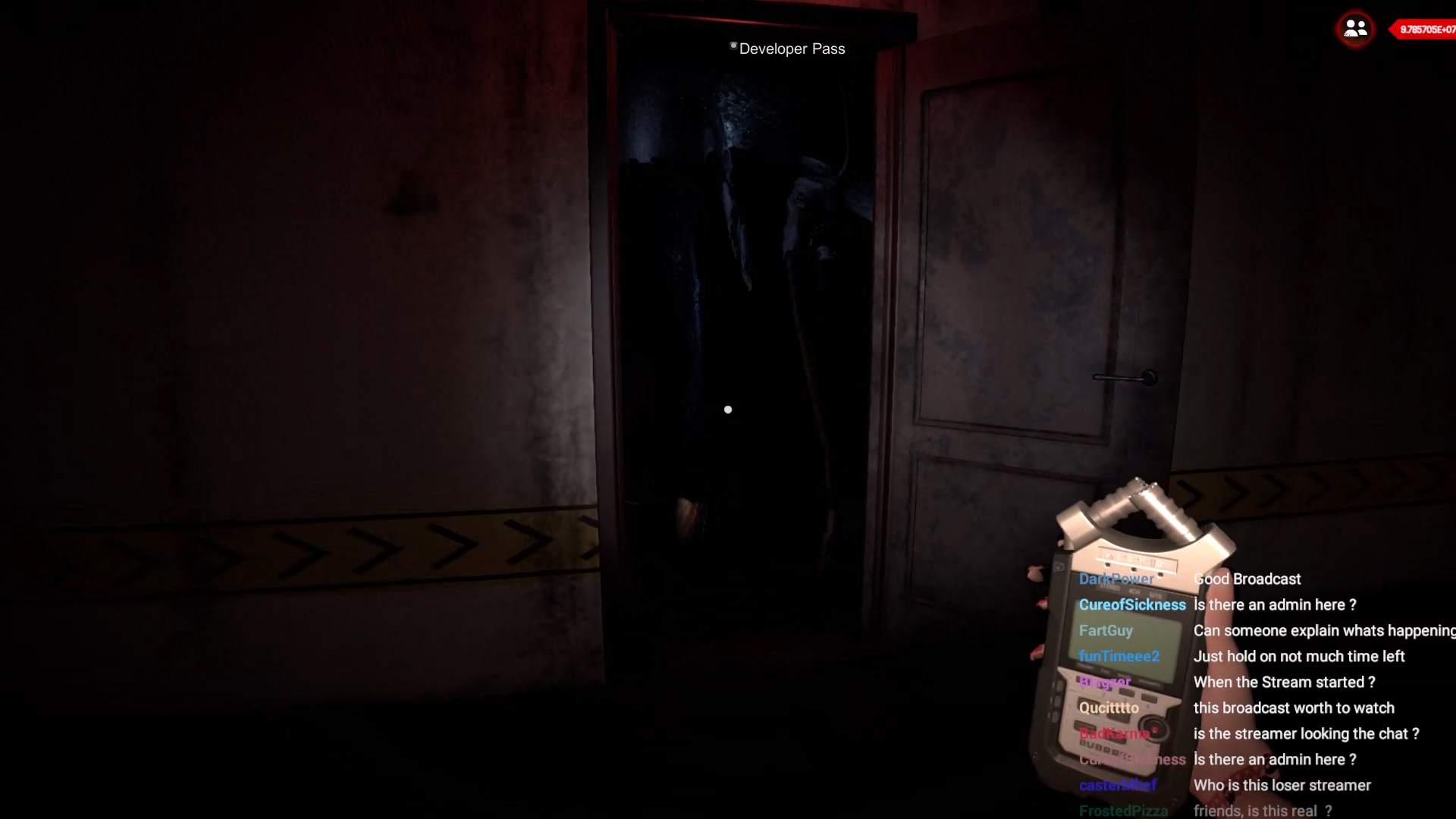Toggle the recorder's STEREO mode indicator

[1109, 587]
